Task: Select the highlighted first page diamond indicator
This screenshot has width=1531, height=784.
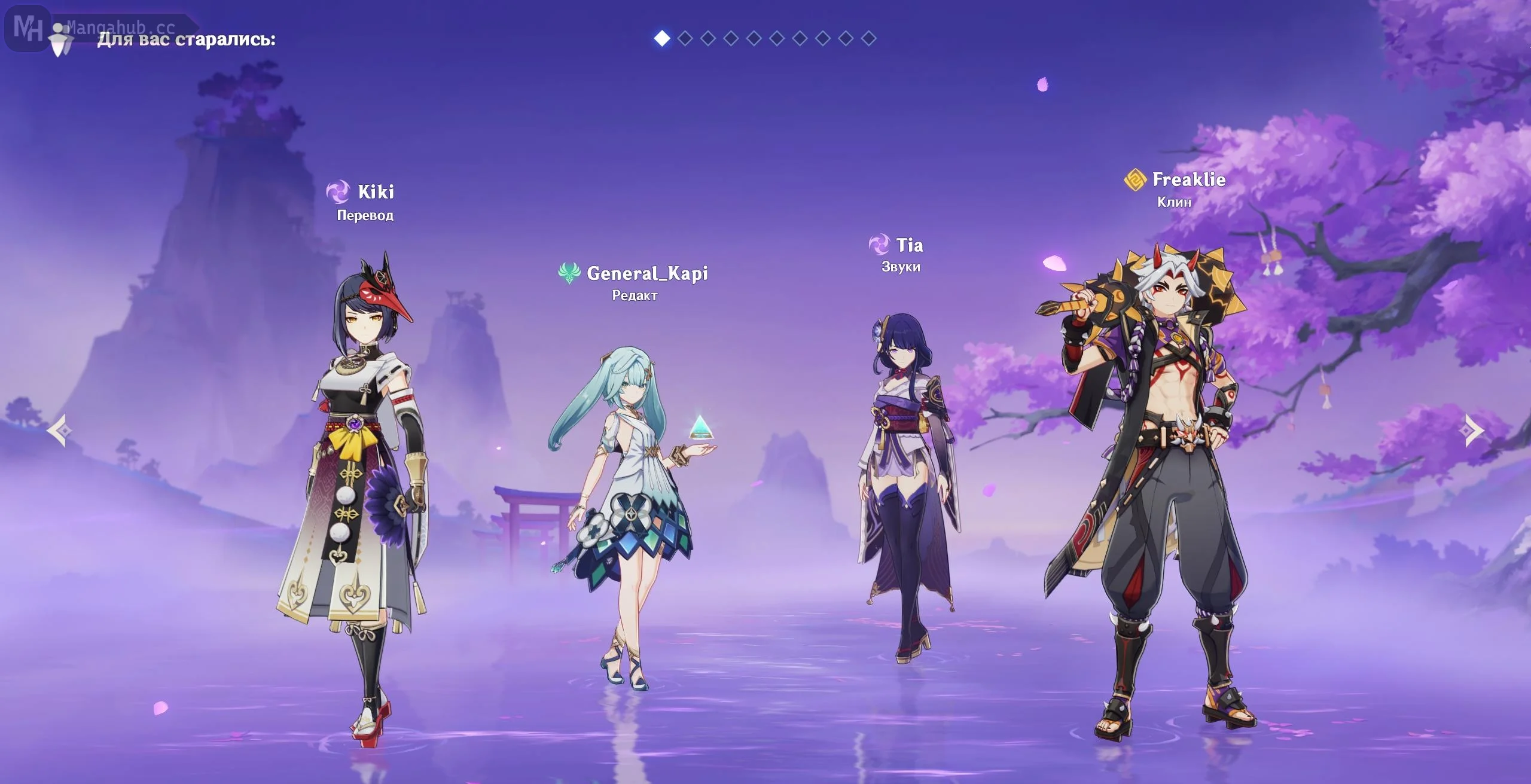Action: tap(662, 38)
